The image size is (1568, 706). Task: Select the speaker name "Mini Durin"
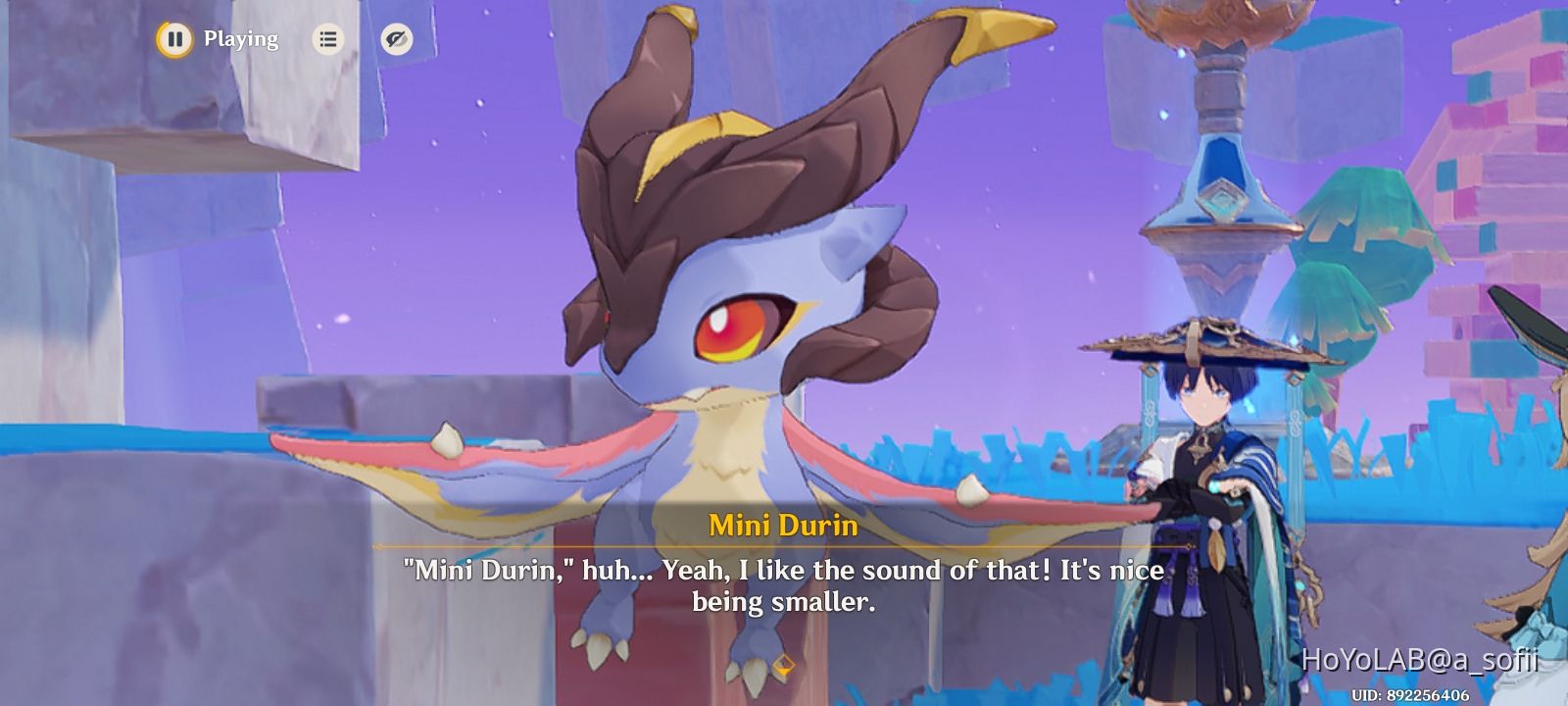783,526
